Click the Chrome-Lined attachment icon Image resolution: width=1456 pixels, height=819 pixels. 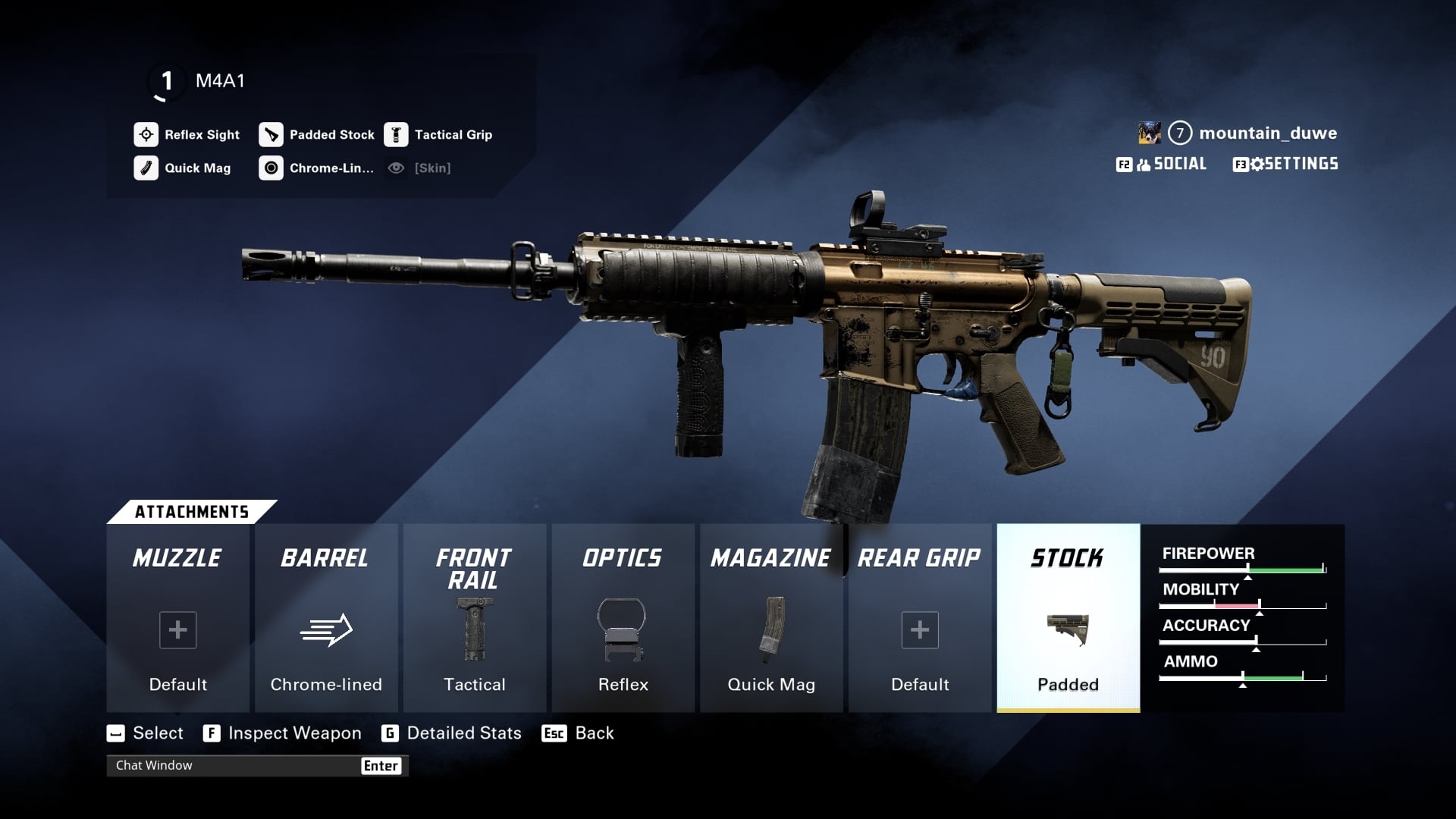point(271,168)
